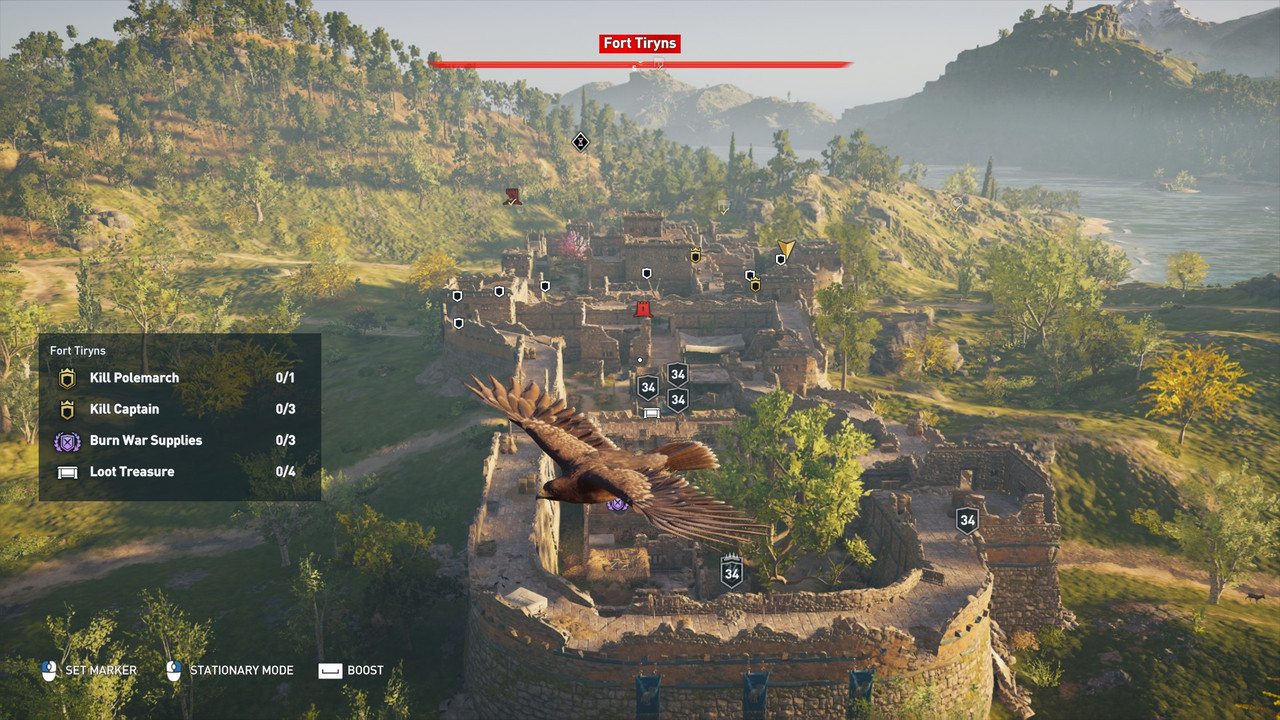Click the white treasure chest marker
Screen dimensions: 1280x720
coord(651,413)
